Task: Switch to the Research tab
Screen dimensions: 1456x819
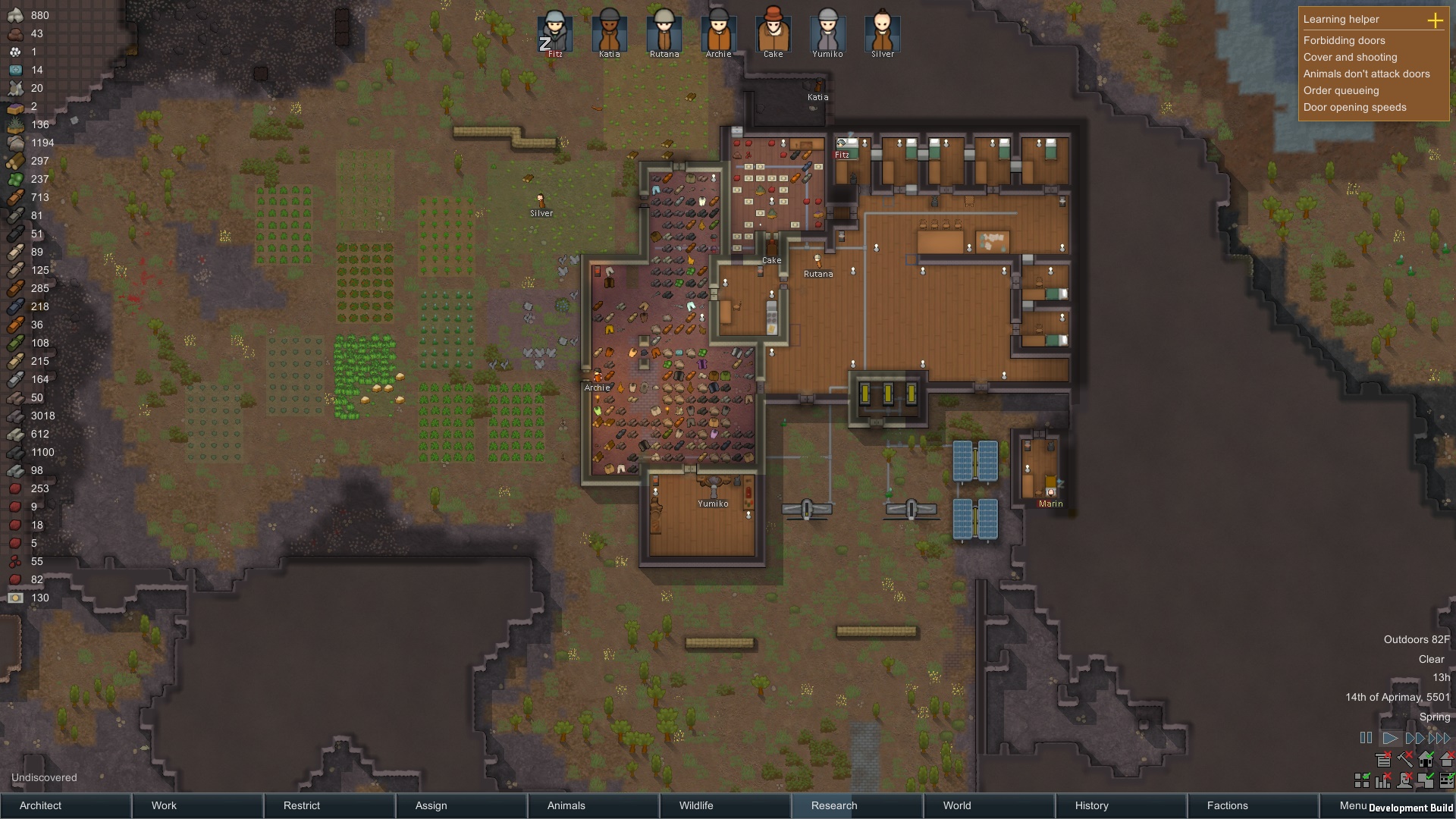Action: click(833, 805)
